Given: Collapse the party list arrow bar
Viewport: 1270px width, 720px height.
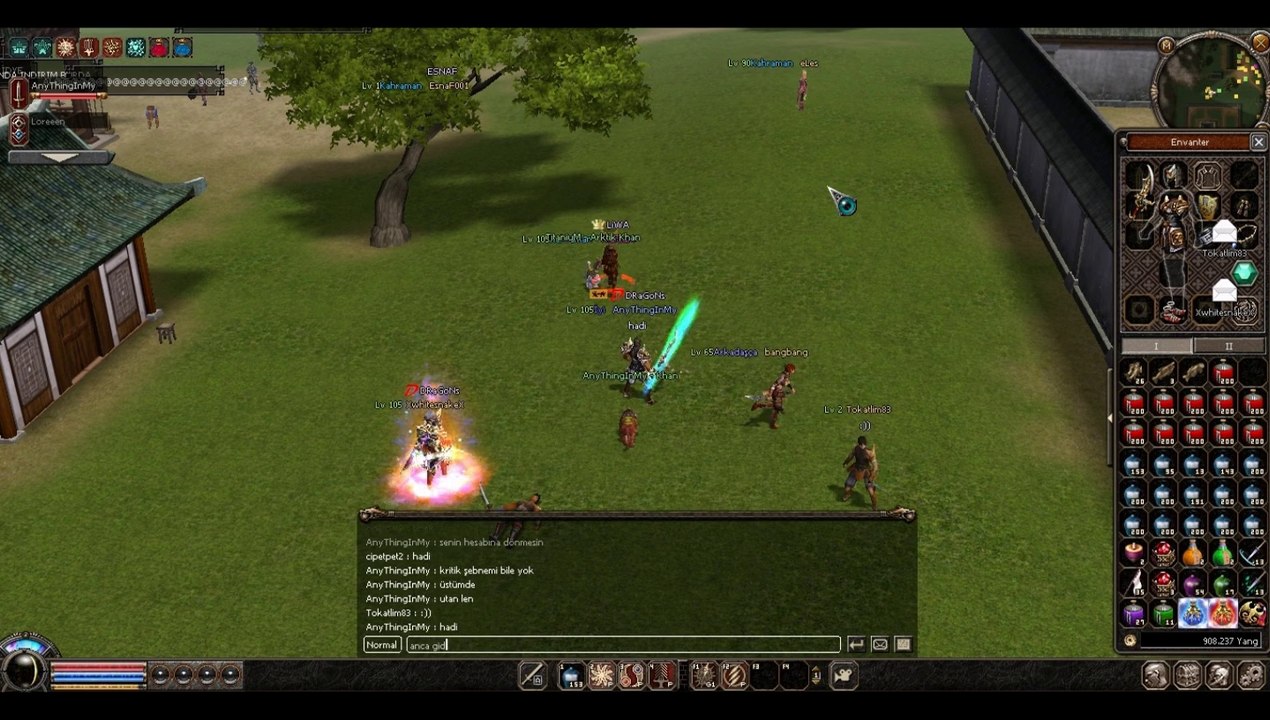Looking at the screenshot, I should click(x=60, y=157).
